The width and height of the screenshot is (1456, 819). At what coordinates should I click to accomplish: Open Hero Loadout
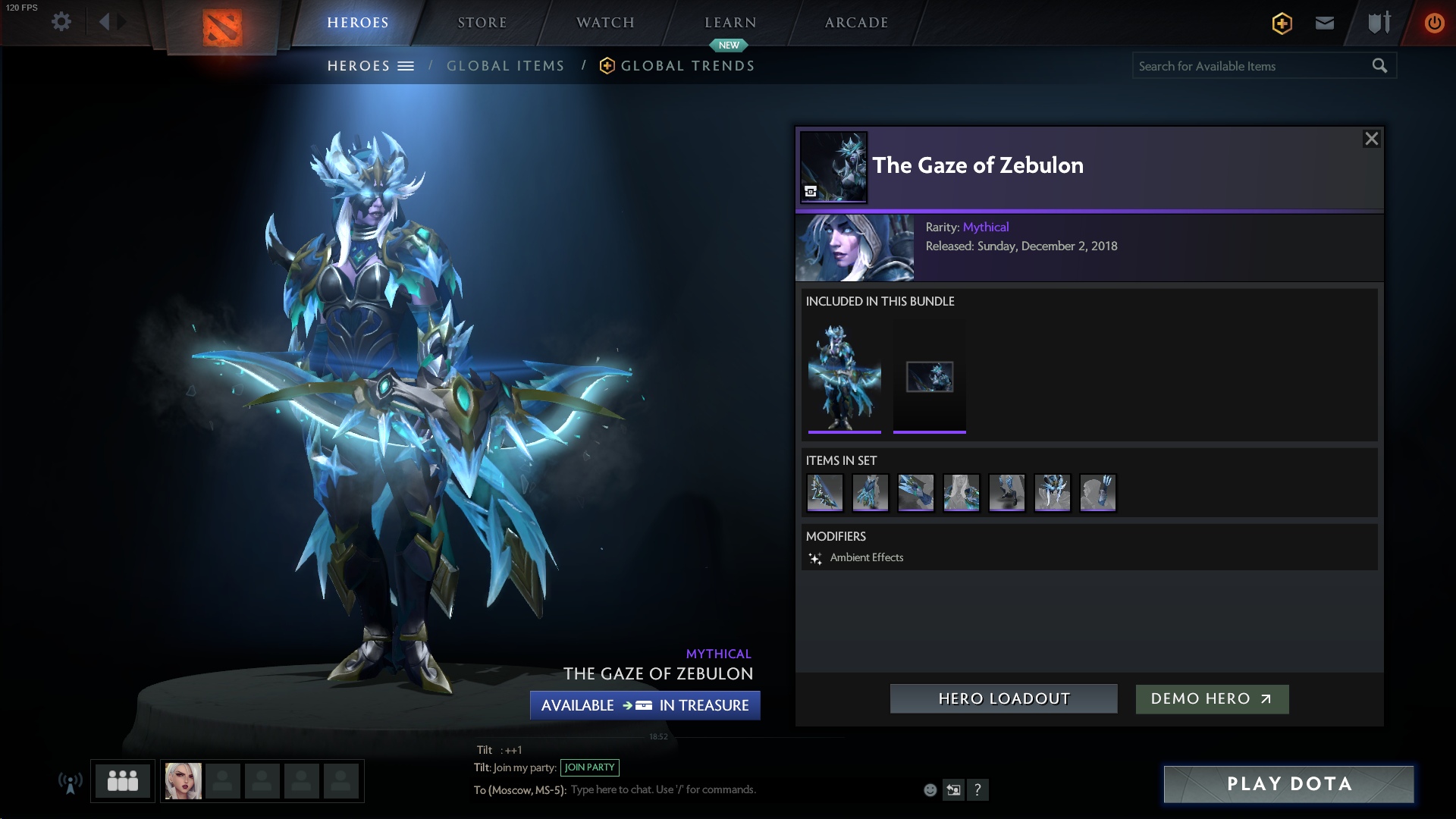[x=1003, y=698]
